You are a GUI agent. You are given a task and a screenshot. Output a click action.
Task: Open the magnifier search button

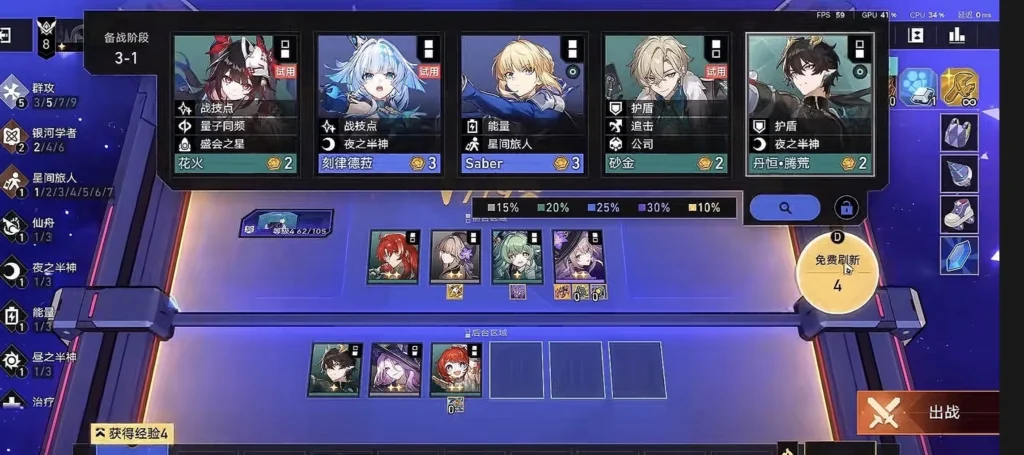(785, 208)
